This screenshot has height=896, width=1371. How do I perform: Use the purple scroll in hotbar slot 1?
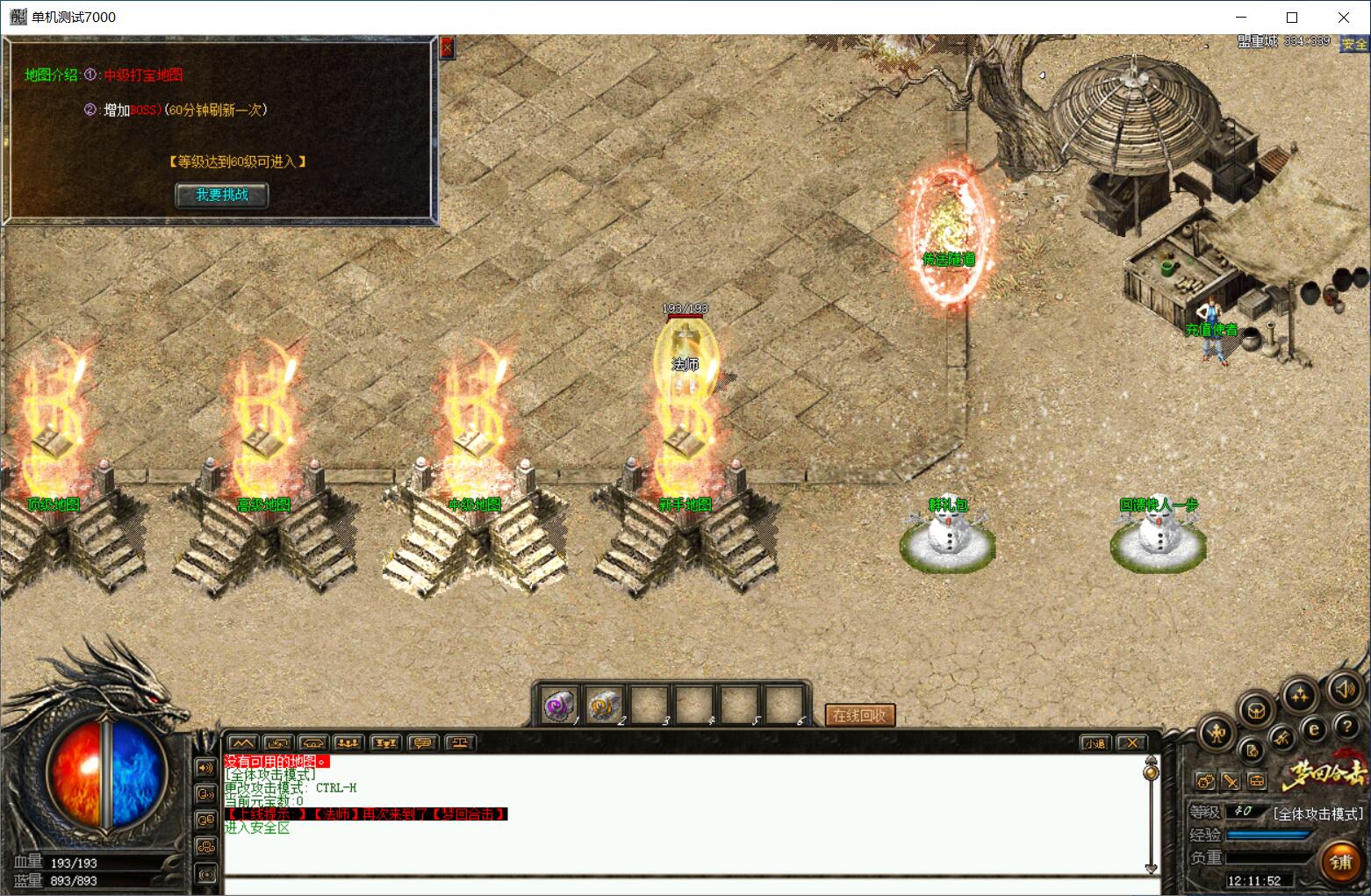(x=559, y=705)
